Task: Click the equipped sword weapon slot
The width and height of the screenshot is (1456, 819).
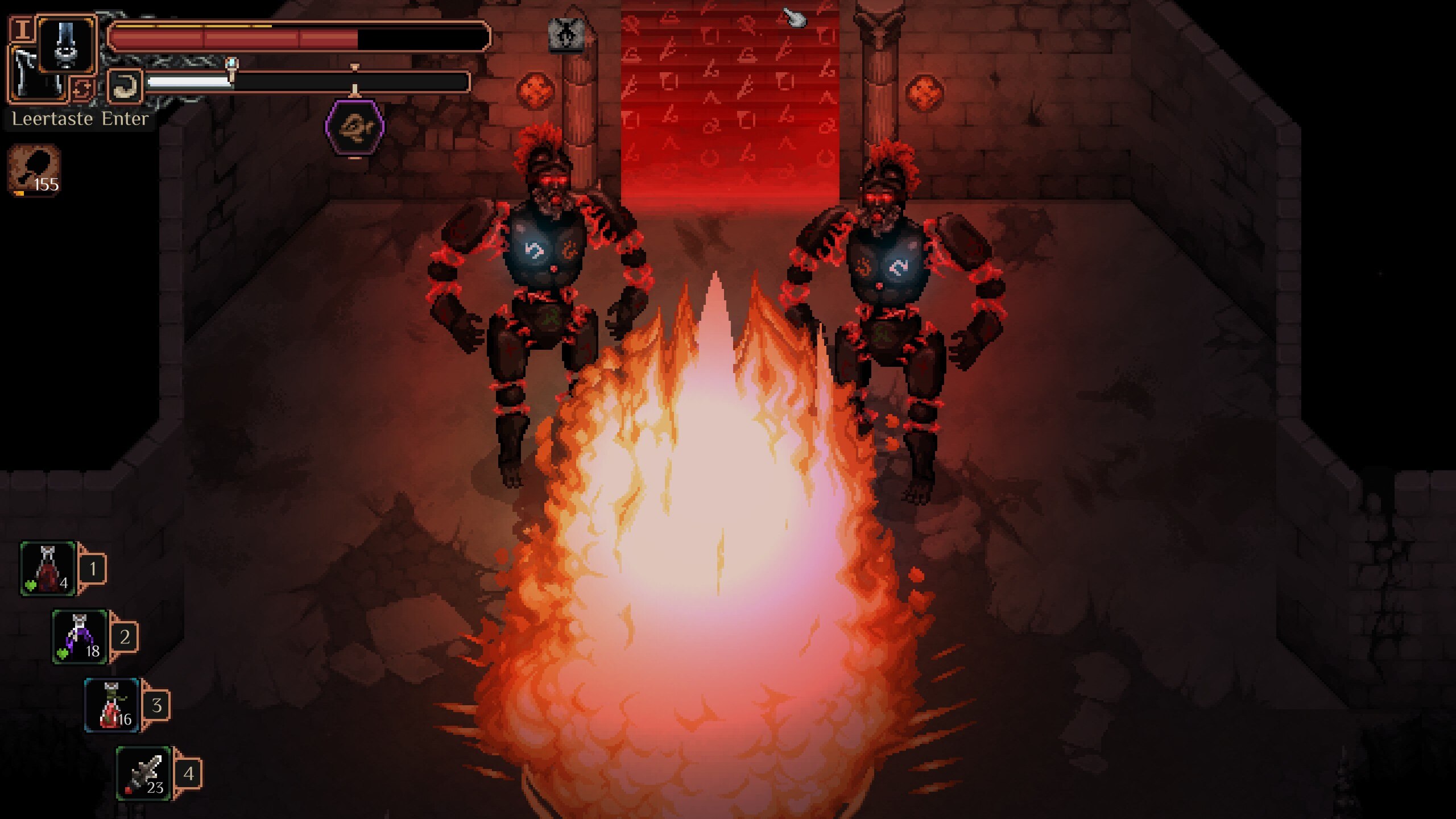Action: (66, 44)
